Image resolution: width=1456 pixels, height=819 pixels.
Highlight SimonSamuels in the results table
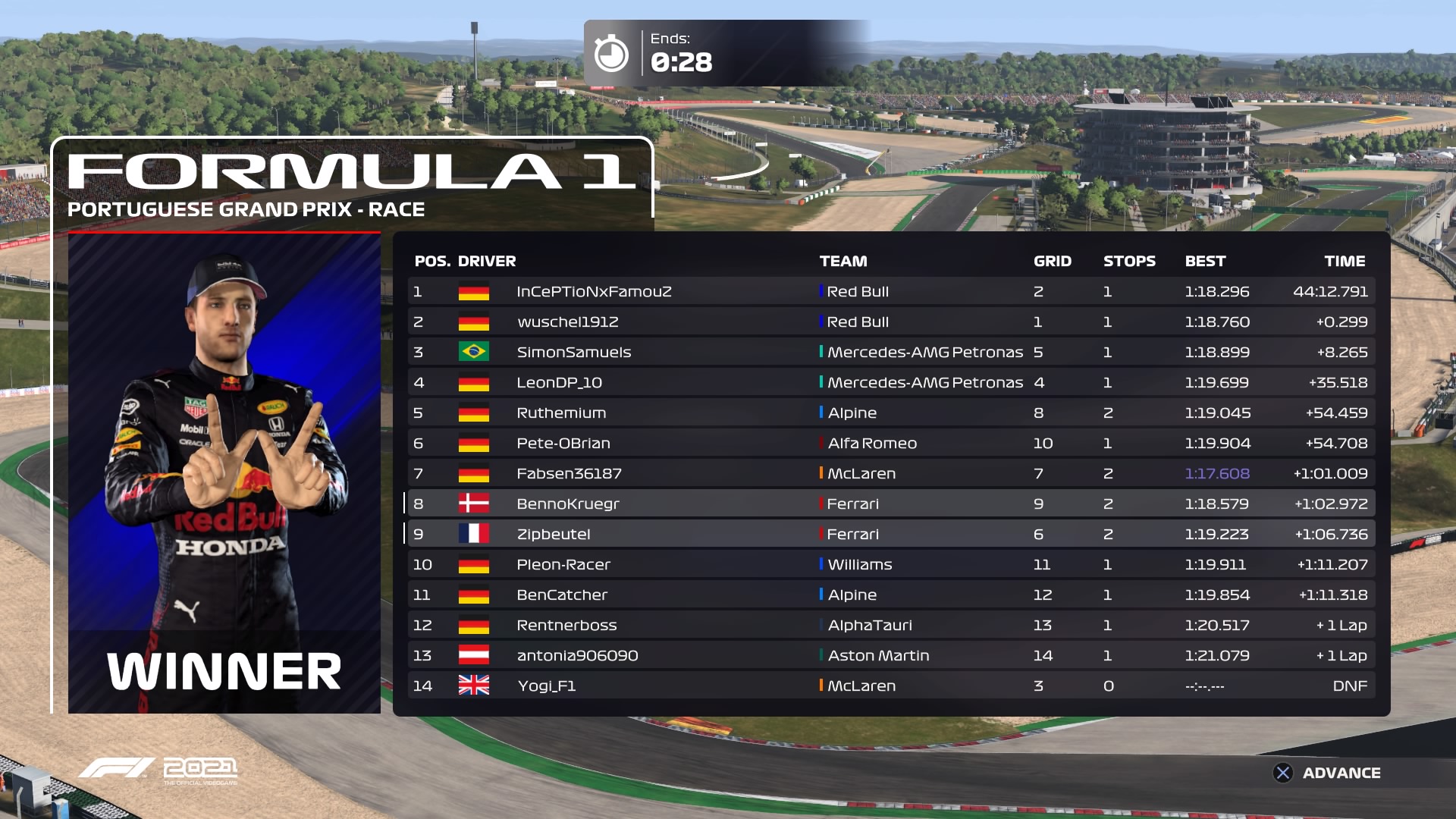[x=891, y=352]
